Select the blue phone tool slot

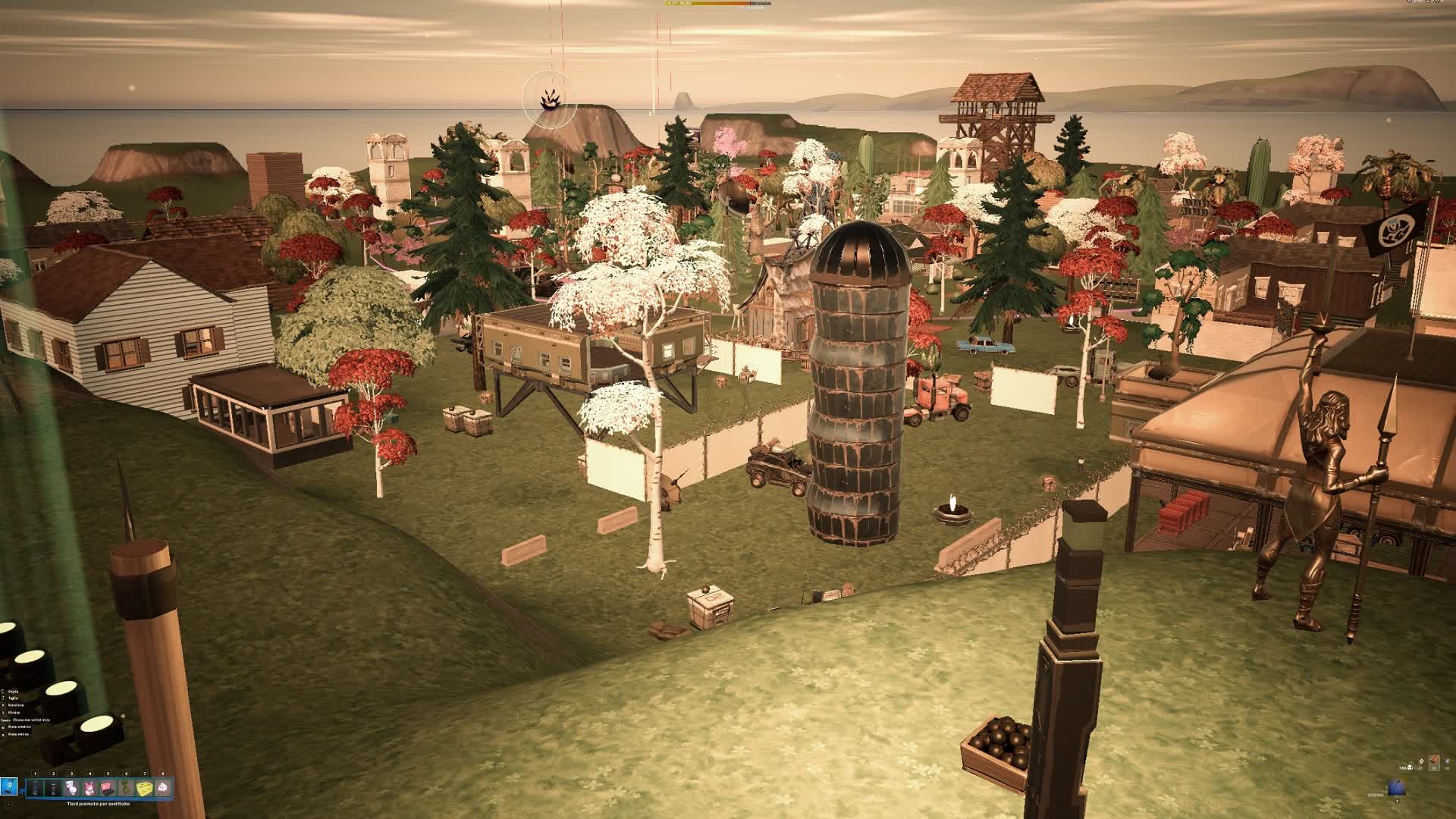click(x=9, y=786)
